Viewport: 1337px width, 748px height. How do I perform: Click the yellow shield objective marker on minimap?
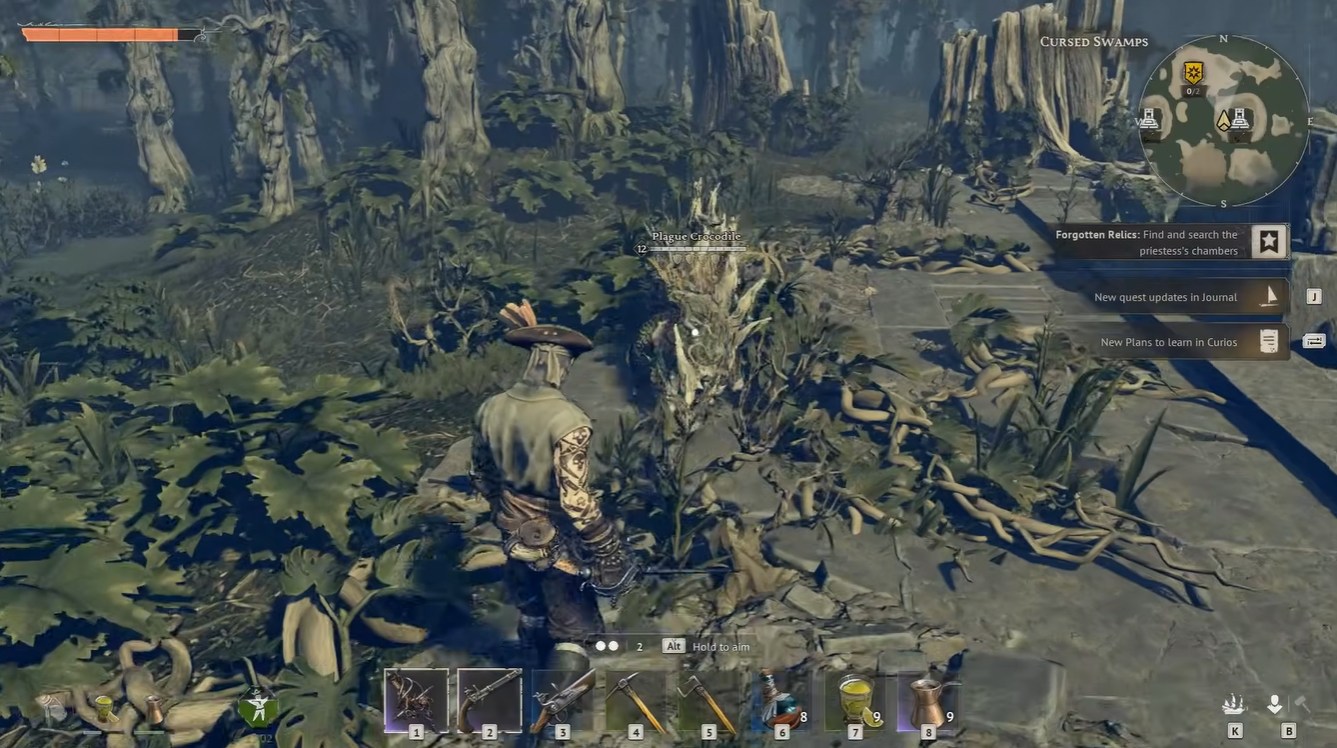[x=1192, y=73]
